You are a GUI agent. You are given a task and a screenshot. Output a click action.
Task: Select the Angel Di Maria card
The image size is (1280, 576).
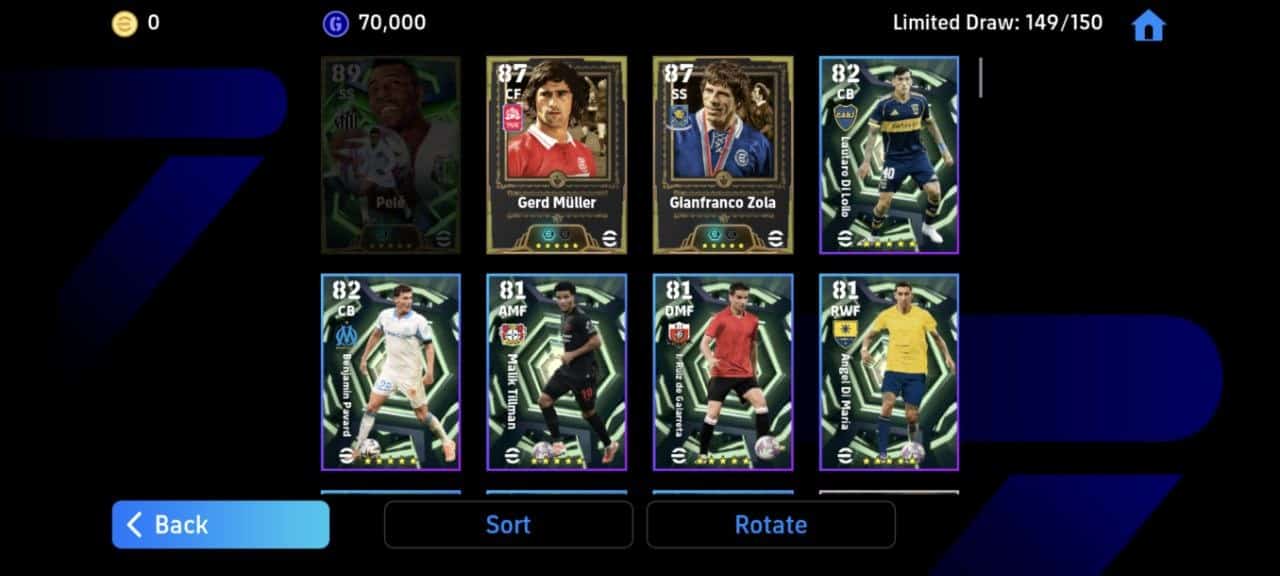click(x=888, y=371)
